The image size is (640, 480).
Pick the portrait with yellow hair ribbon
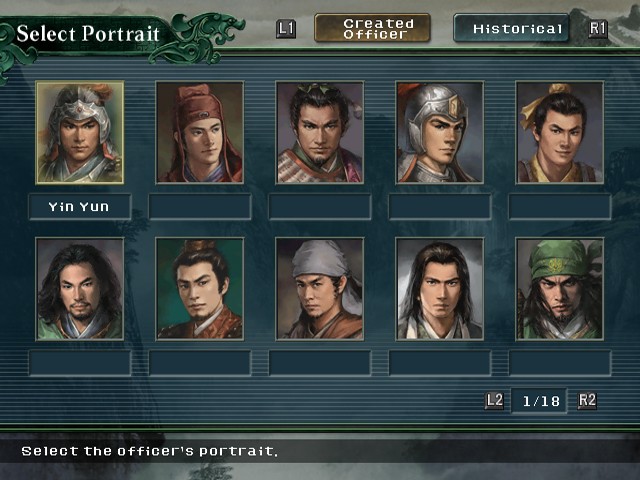(x=560, y=132)
